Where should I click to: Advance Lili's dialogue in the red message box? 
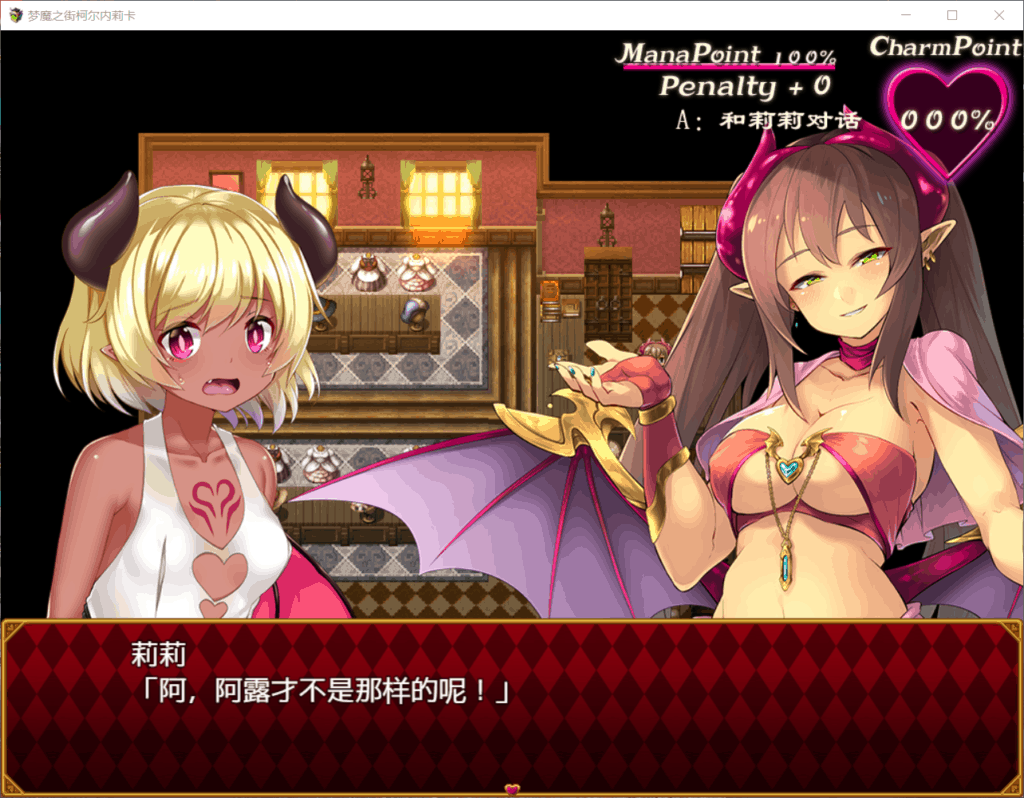pos(511,704)
